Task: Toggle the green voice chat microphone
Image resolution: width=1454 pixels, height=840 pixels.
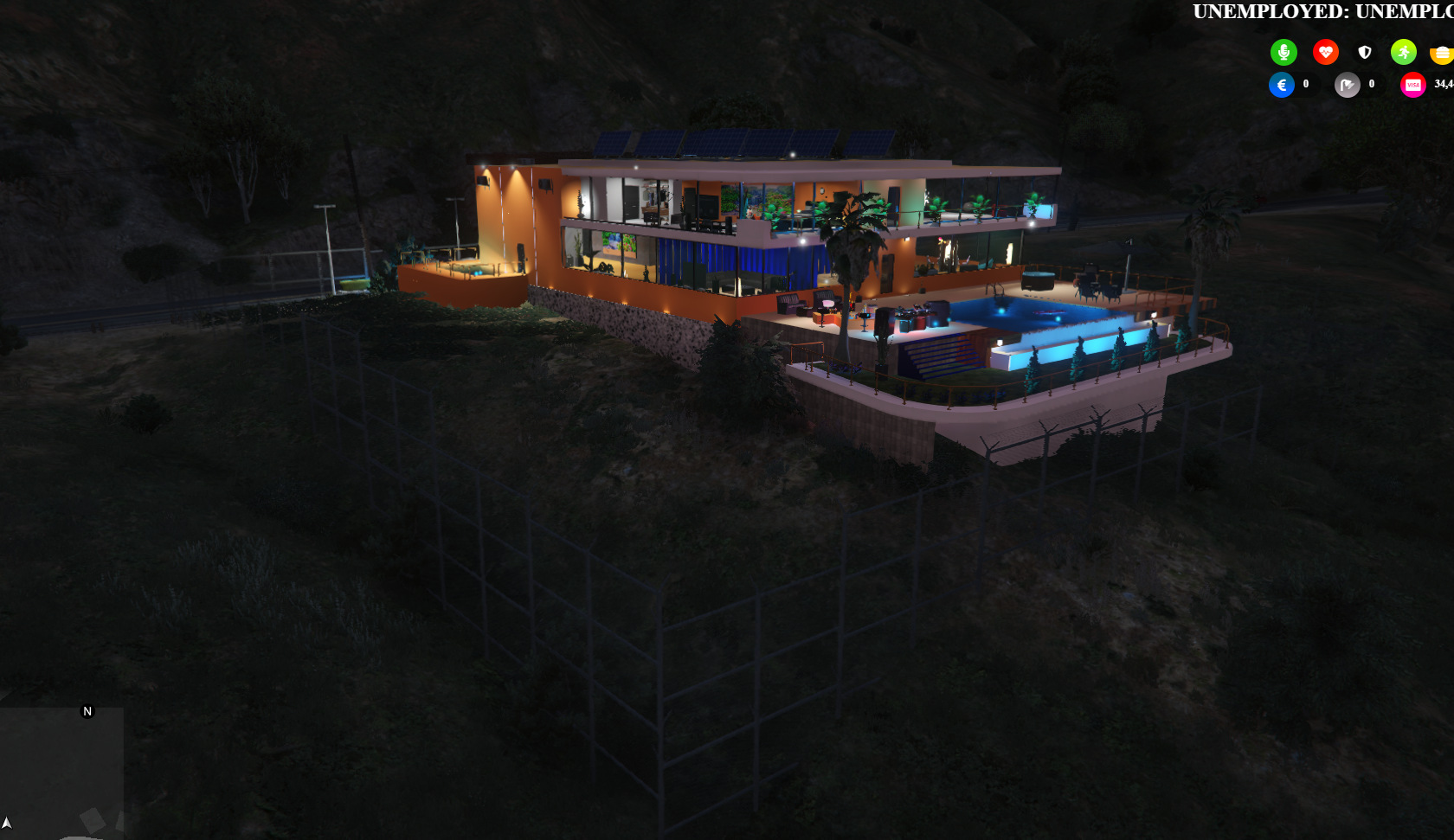Action: click(1284, 52)
